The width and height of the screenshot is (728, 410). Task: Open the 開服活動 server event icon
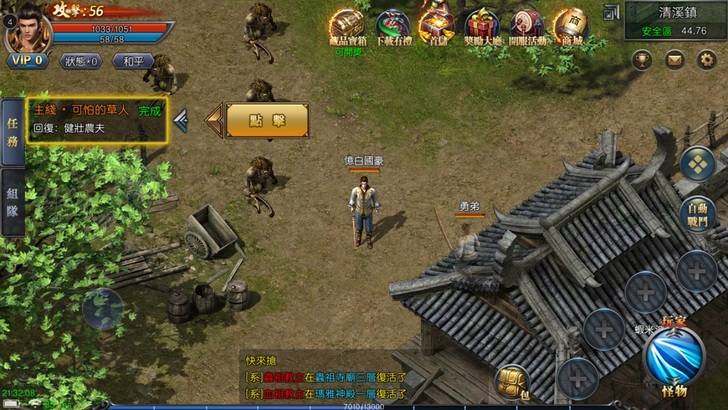click(x=526, y=26)
